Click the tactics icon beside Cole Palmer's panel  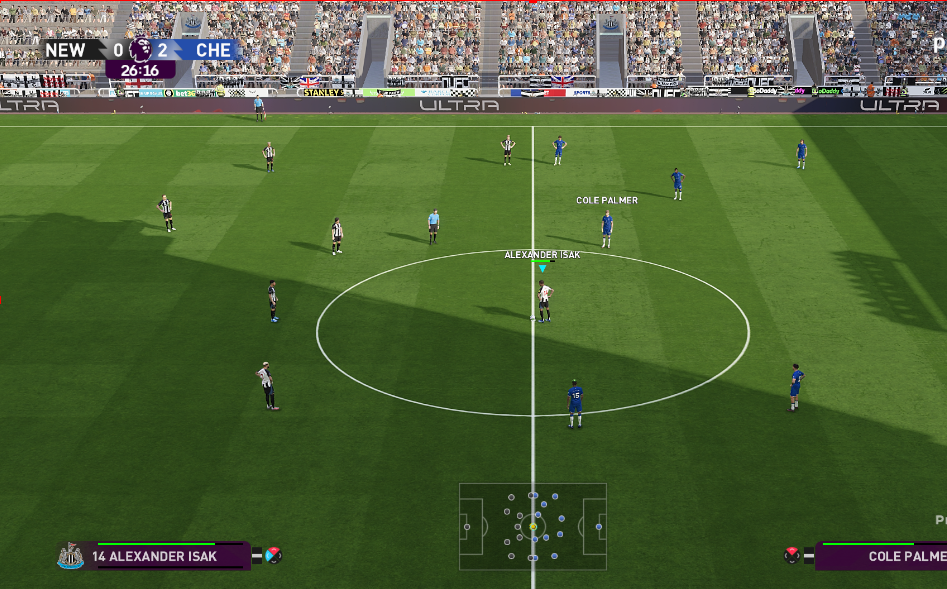pyautogui.click(x=794, y=555)
